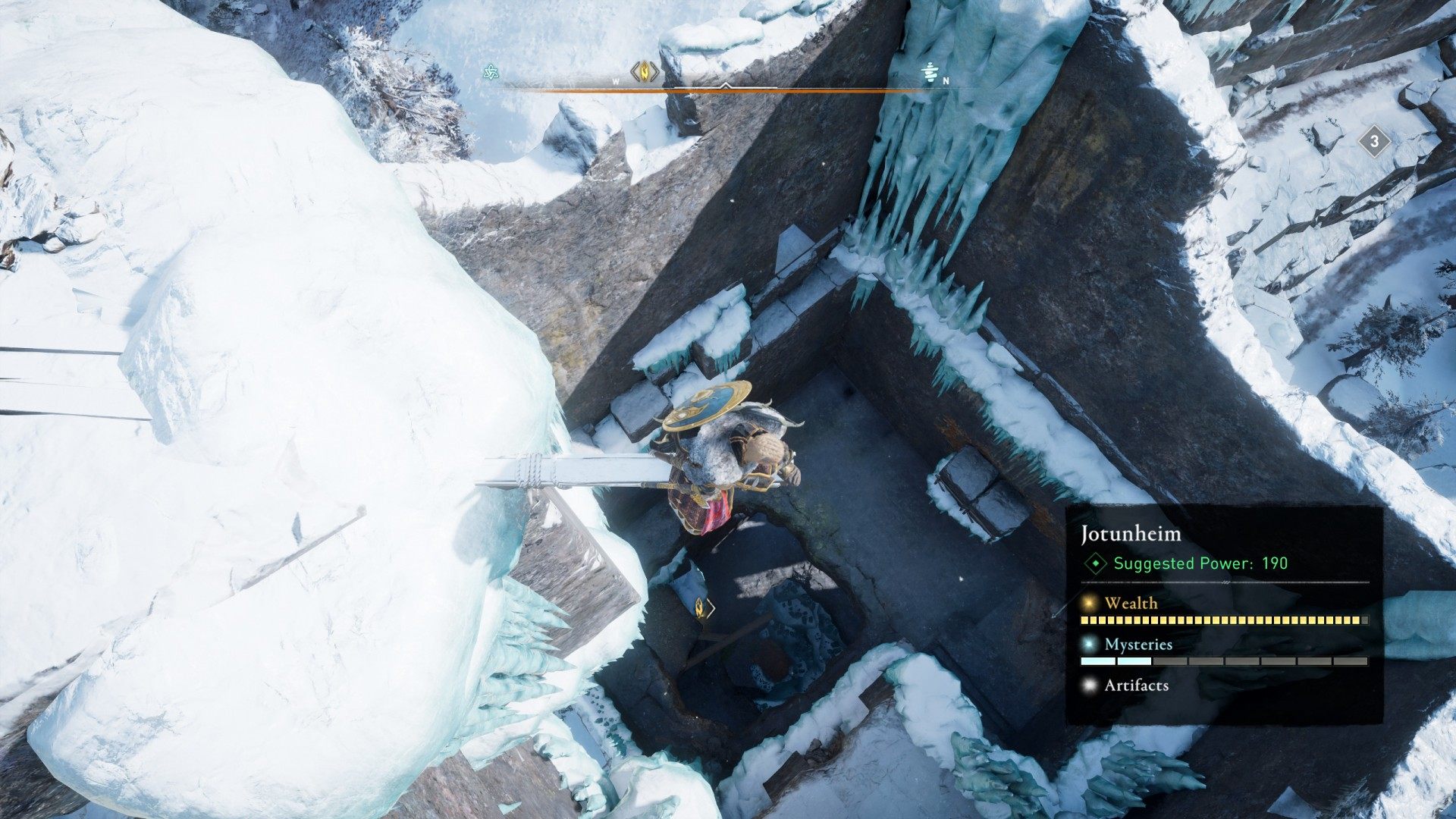This screenshot has height=819, width=1456.
Task: Choose the Artifacts entry in the Jotunheim panel
Action: coord(1135,686)
